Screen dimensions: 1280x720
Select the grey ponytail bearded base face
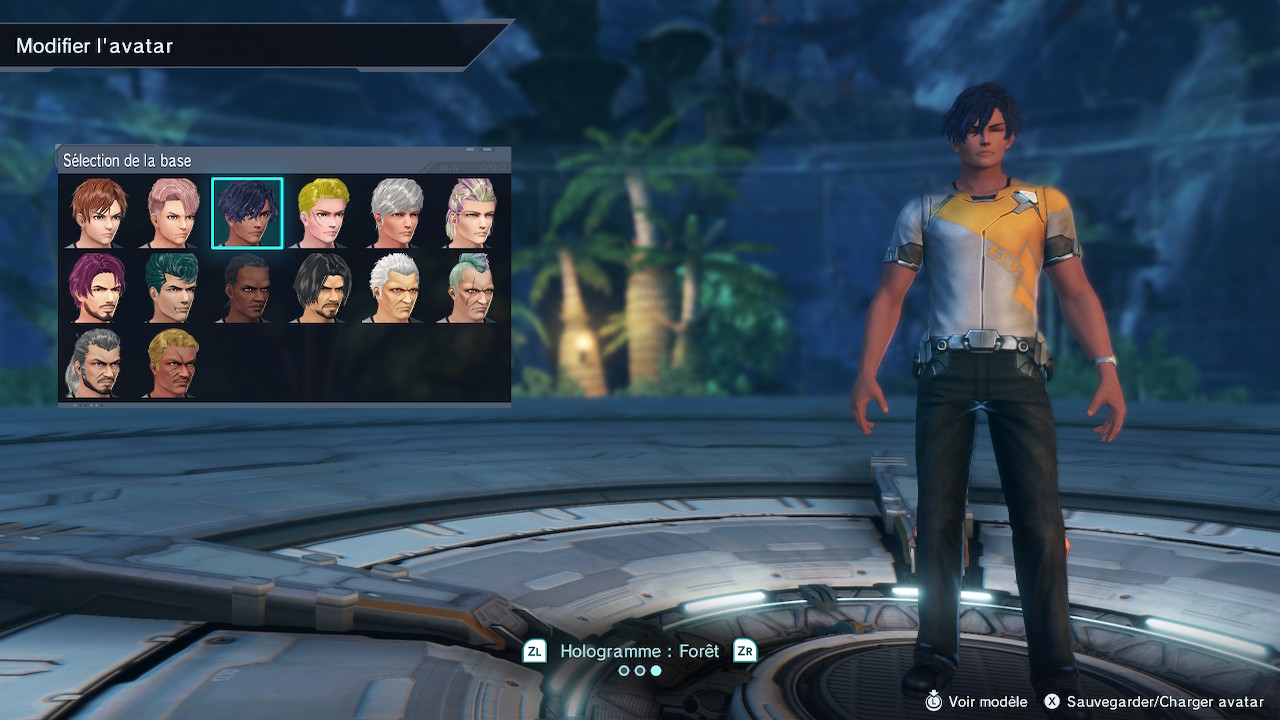click(97, 363)
